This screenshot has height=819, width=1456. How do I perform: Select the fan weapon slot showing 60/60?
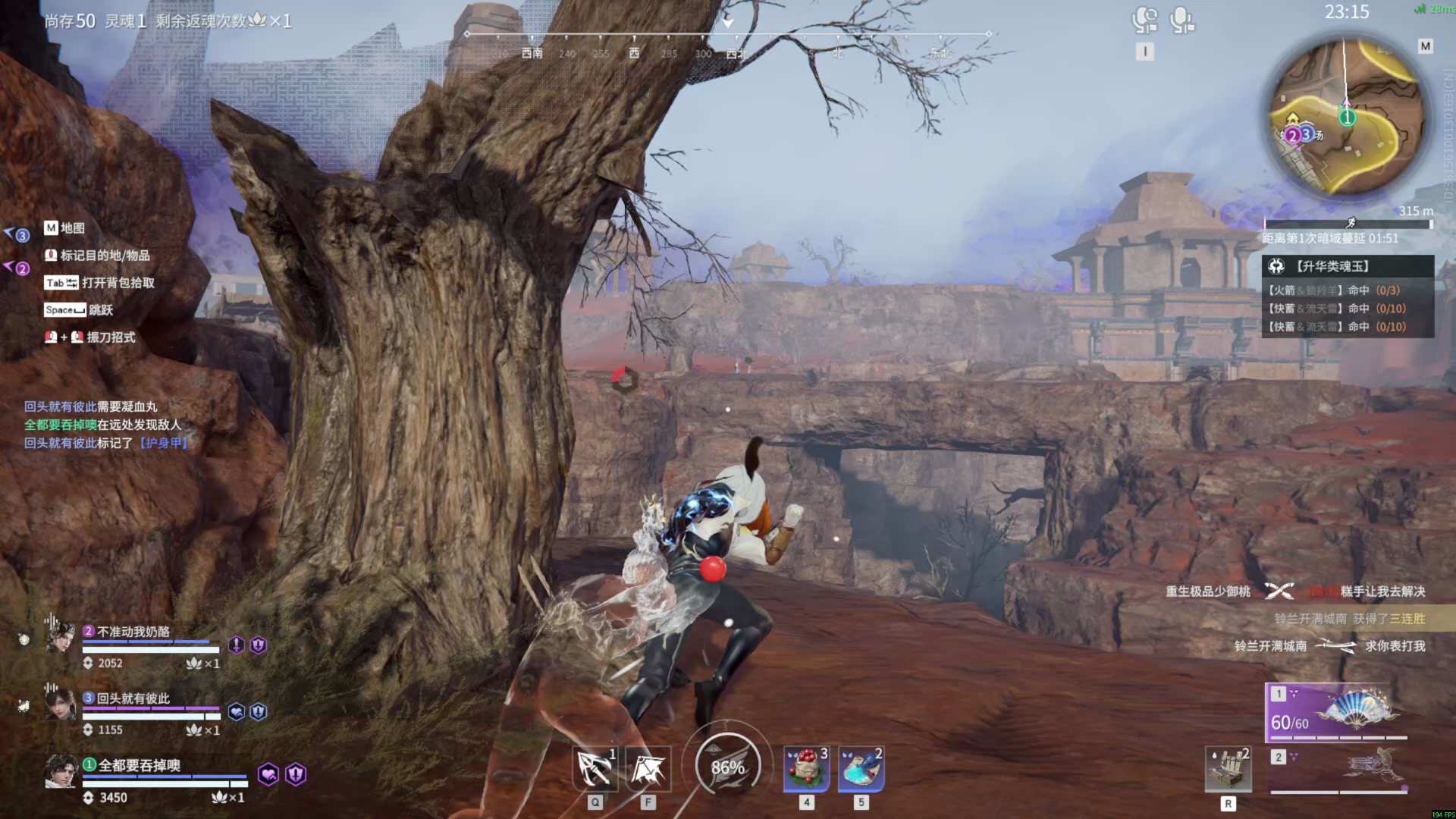click(1337, 713)
